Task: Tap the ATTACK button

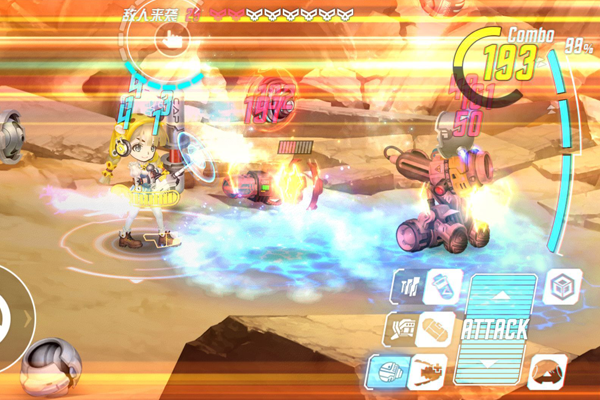Action: [495, 328]
